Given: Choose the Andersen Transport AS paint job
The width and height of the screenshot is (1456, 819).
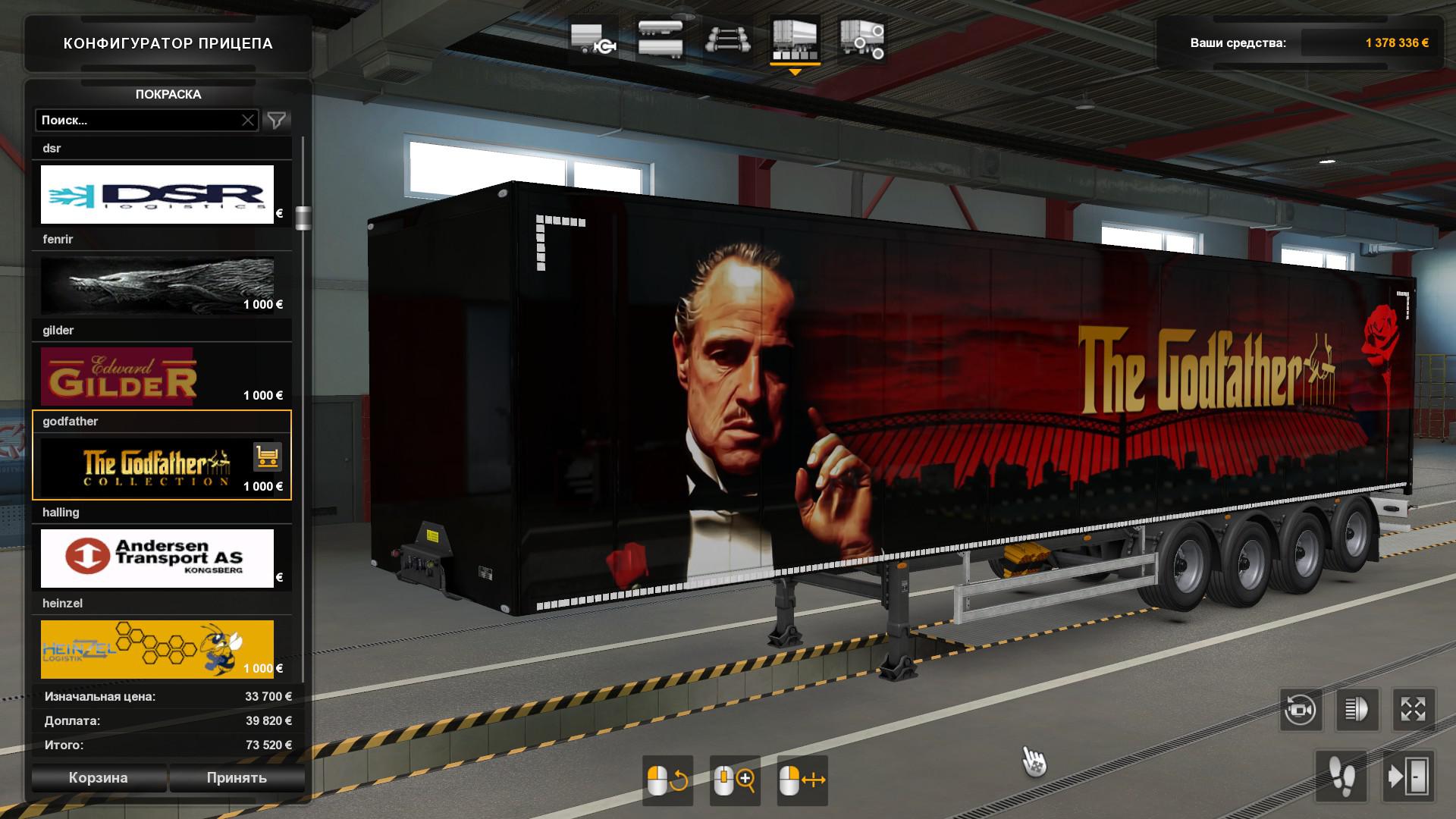Looking at the screenshot, I should pos(157,558).
